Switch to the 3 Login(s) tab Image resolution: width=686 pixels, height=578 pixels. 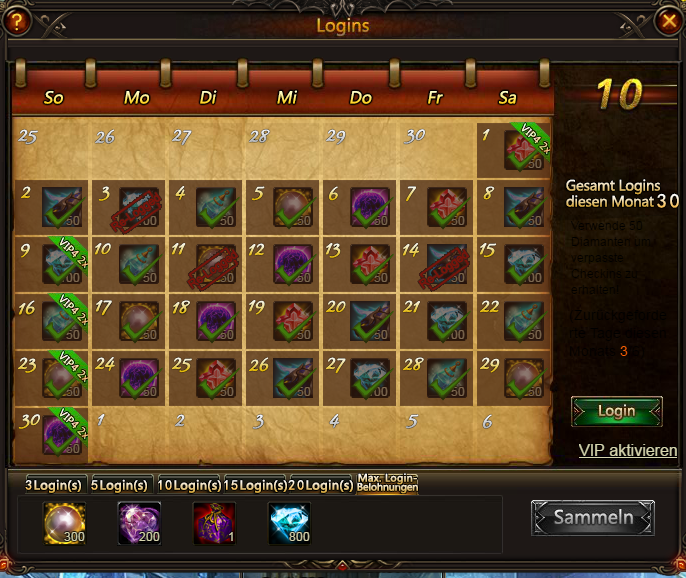point(54,485)
